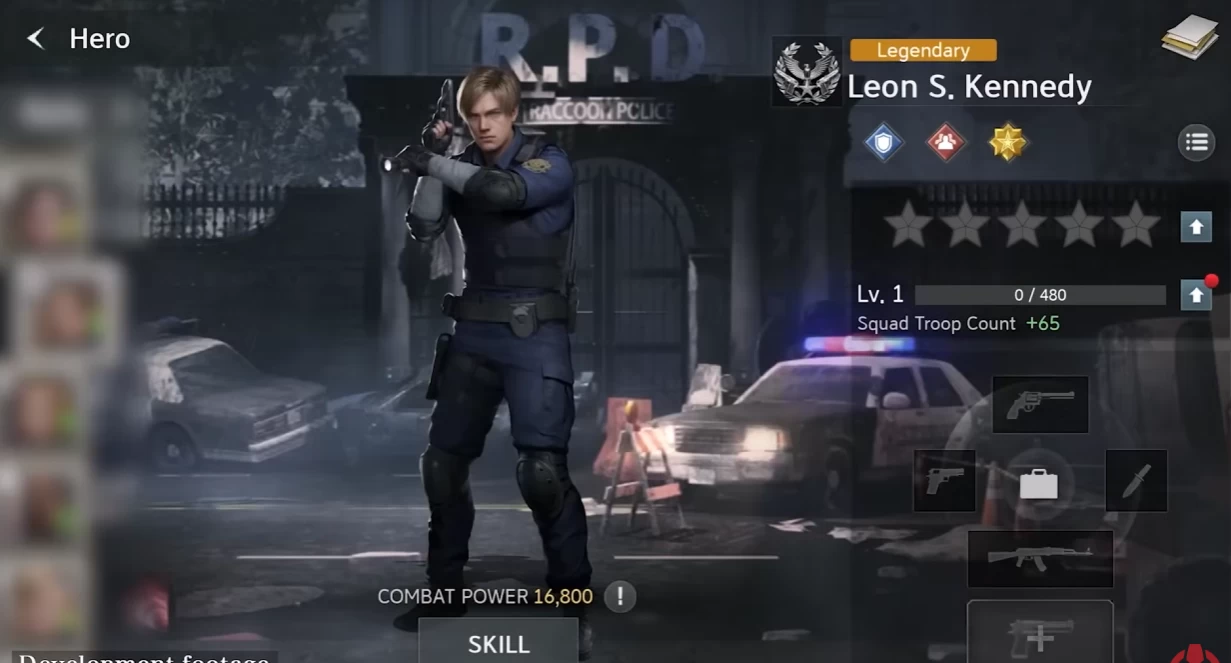The height and width of the screenshot is (663, 1231).
Task: Select the revolver equipment slot
Action: [1040, 404]
